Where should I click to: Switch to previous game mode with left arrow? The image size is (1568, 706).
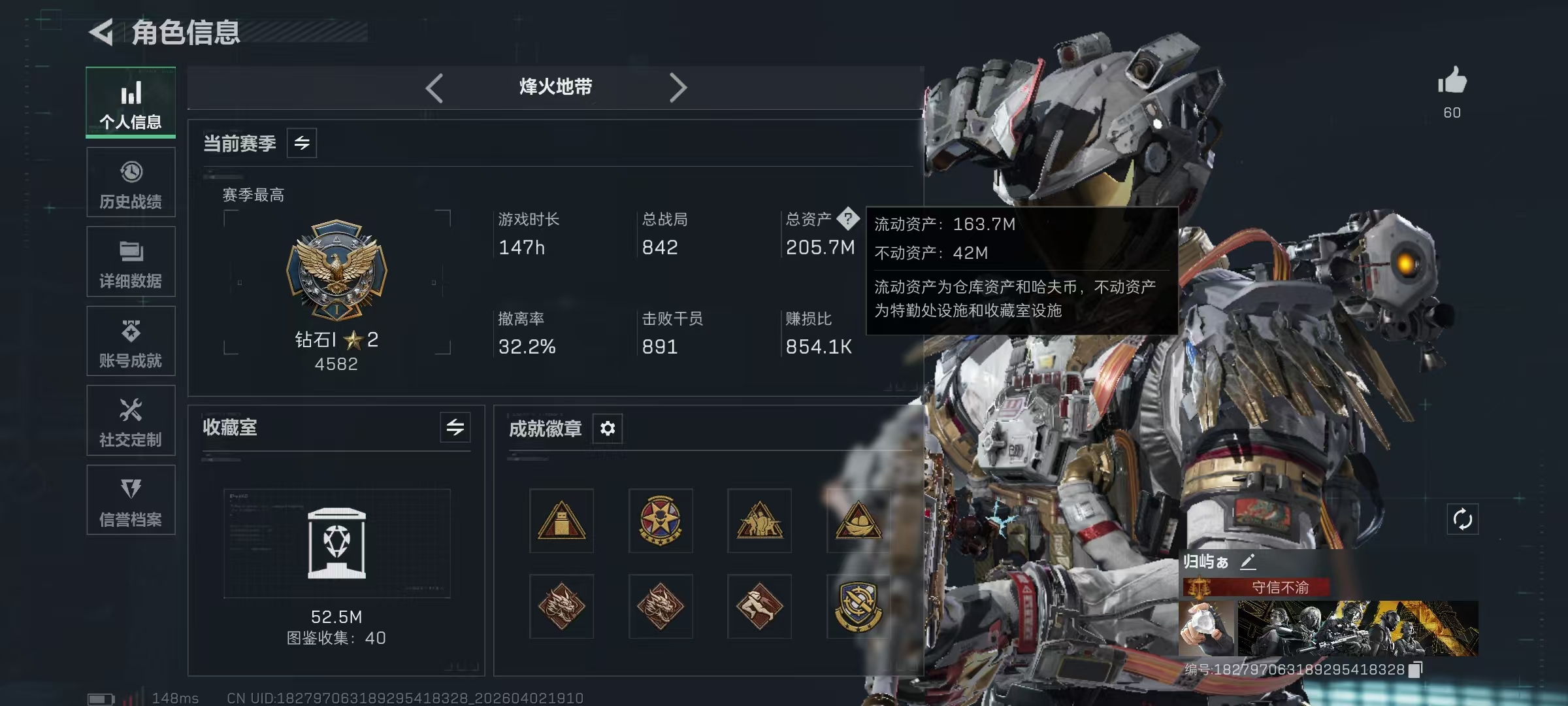pos(434,88)
